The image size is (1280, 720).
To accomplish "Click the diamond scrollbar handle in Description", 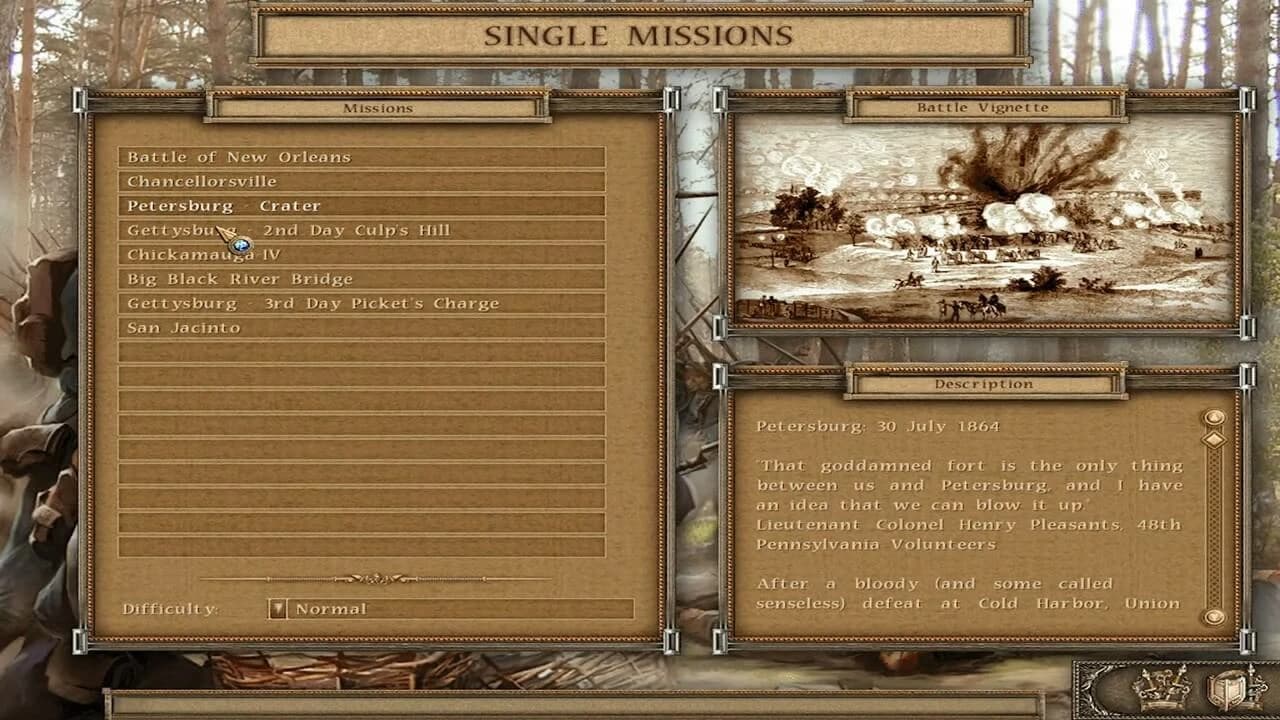I will (x=1214, y=439).
